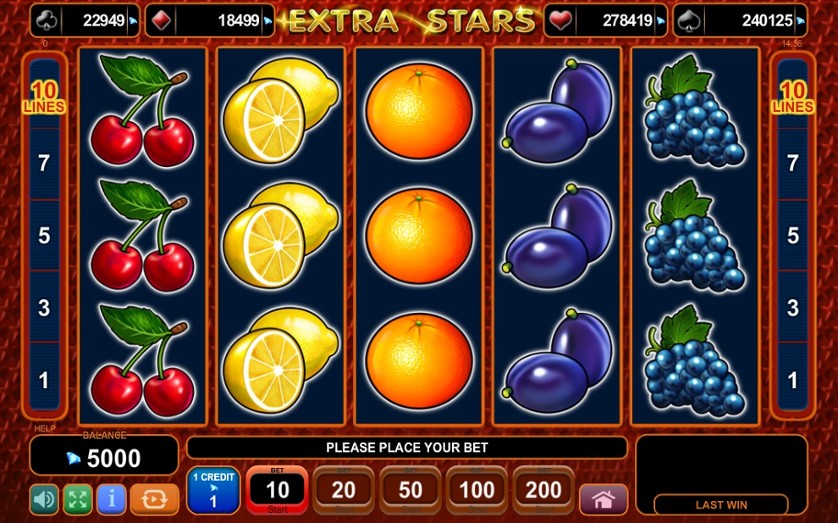Activate the orange autoplay button
838x523 pixels.
tap(154, 498)
